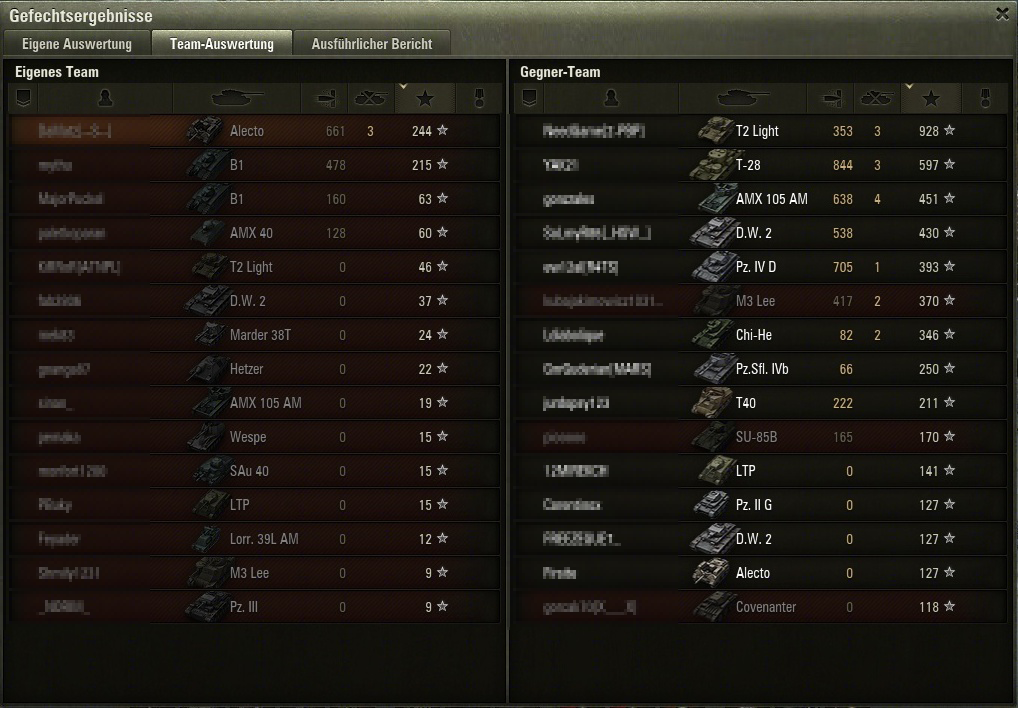Screen dimensions: 1018x708
Task: Switch to the Eigene Auswertung tab
Action: (77, 44)
